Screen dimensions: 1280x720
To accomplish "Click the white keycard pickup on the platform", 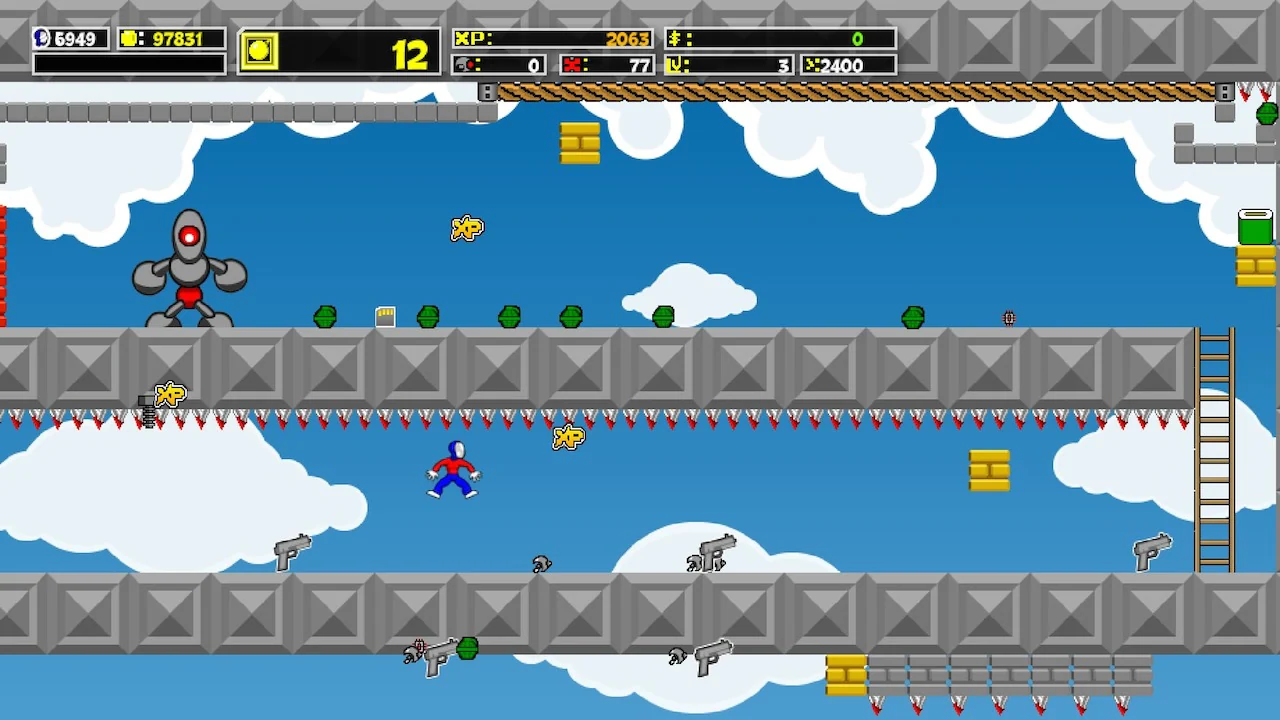I will click(386, 315).
